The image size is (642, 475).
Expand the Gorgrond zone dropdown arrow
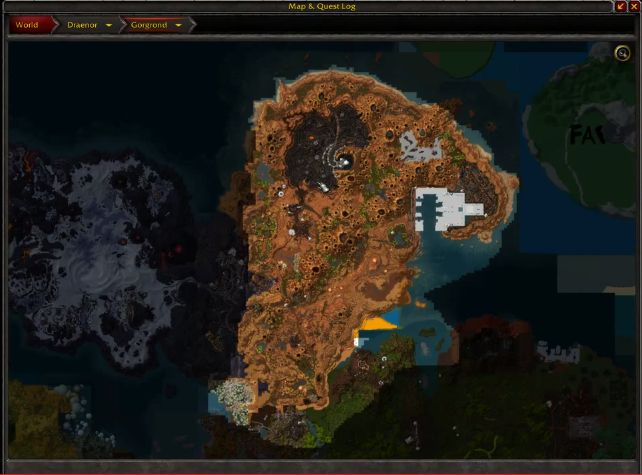click(x=178, y=25)
